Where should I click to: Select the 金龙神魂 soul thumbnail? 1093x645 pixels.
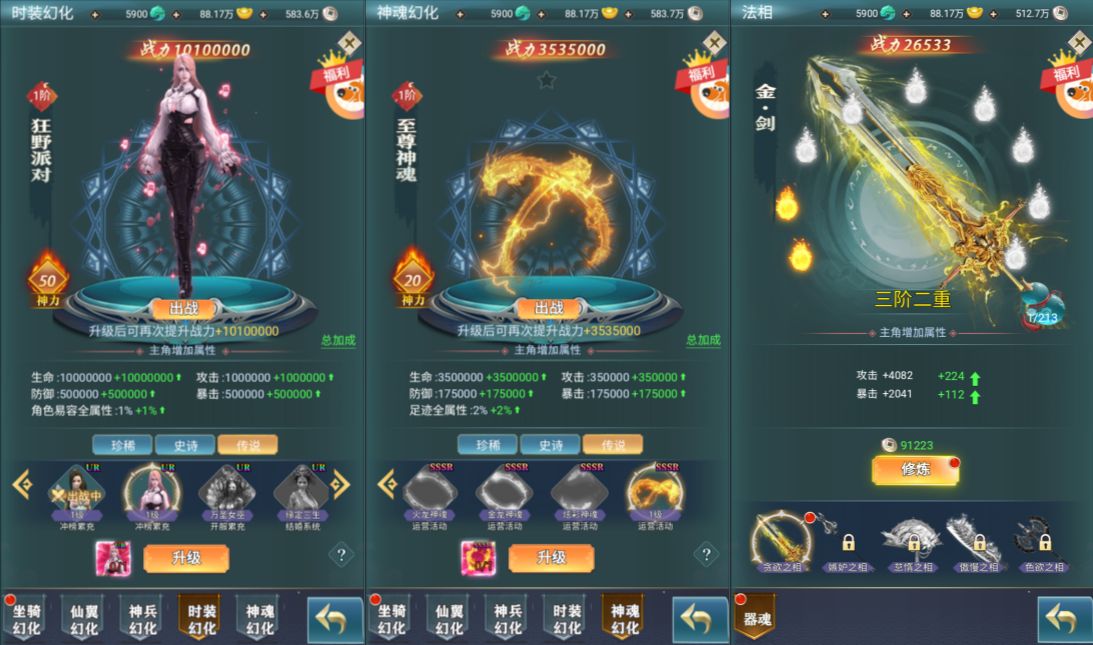(503, 490)
